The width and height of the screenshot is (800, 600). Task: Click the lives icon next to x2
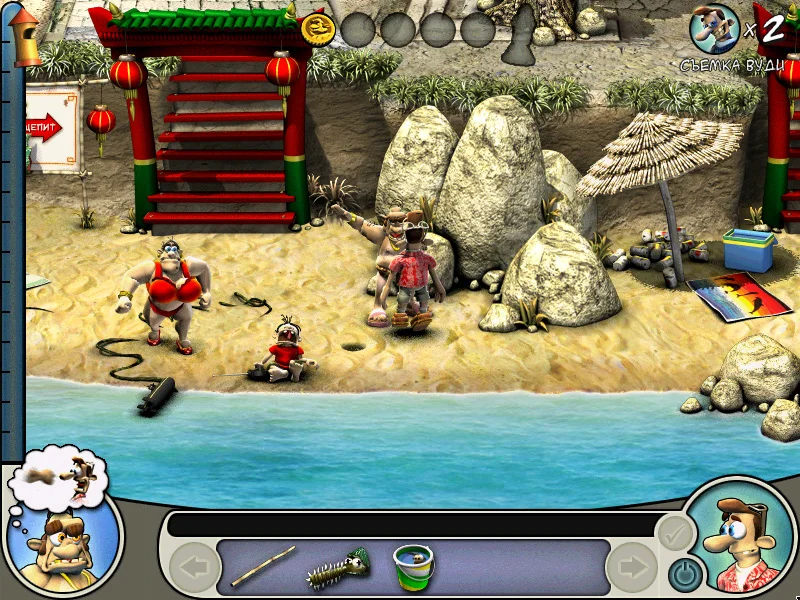(714, 29)
